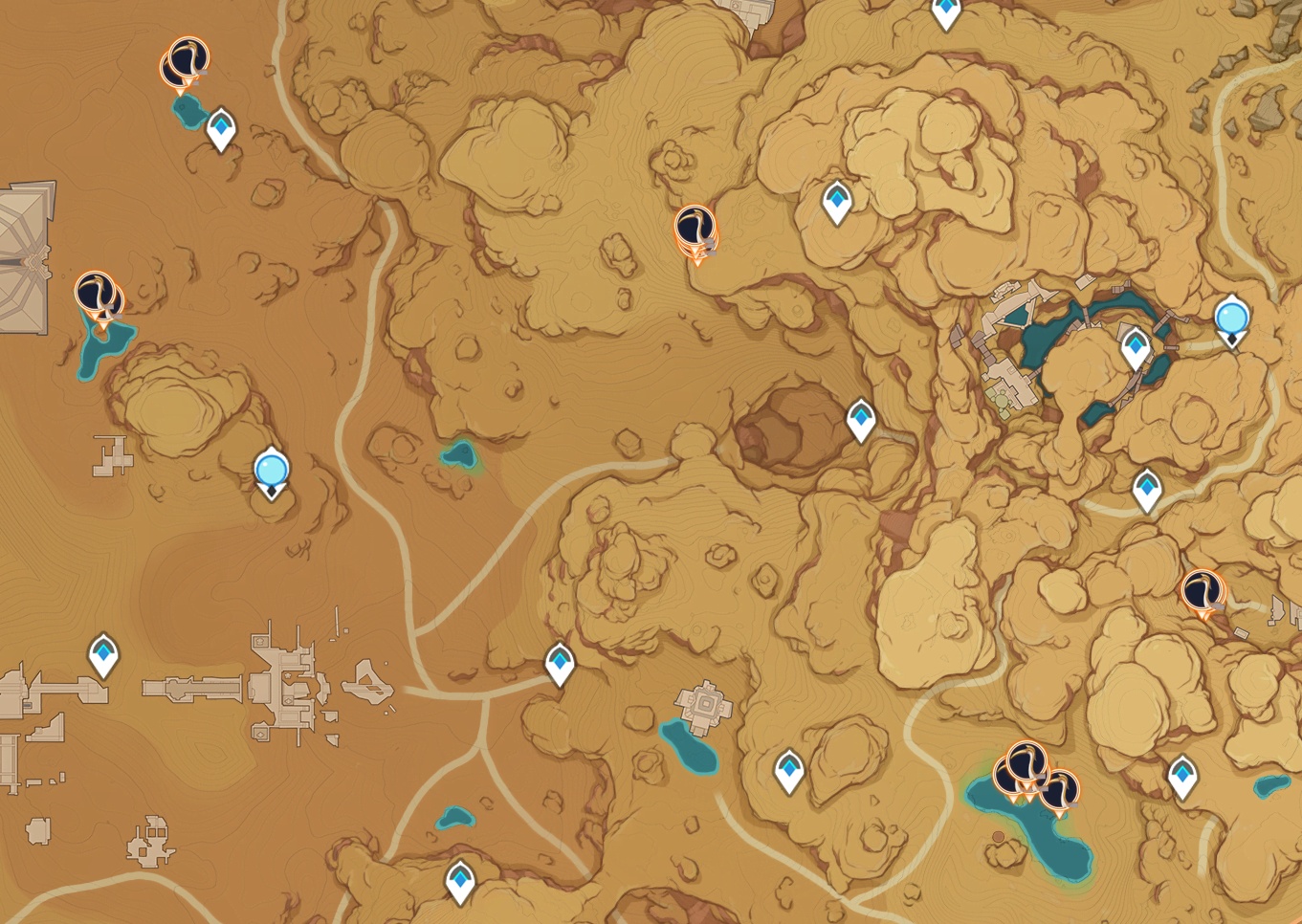Open the waypoint beside the small bird-marked pond
The image size is (1302, 924).
(x=222, y=128)
